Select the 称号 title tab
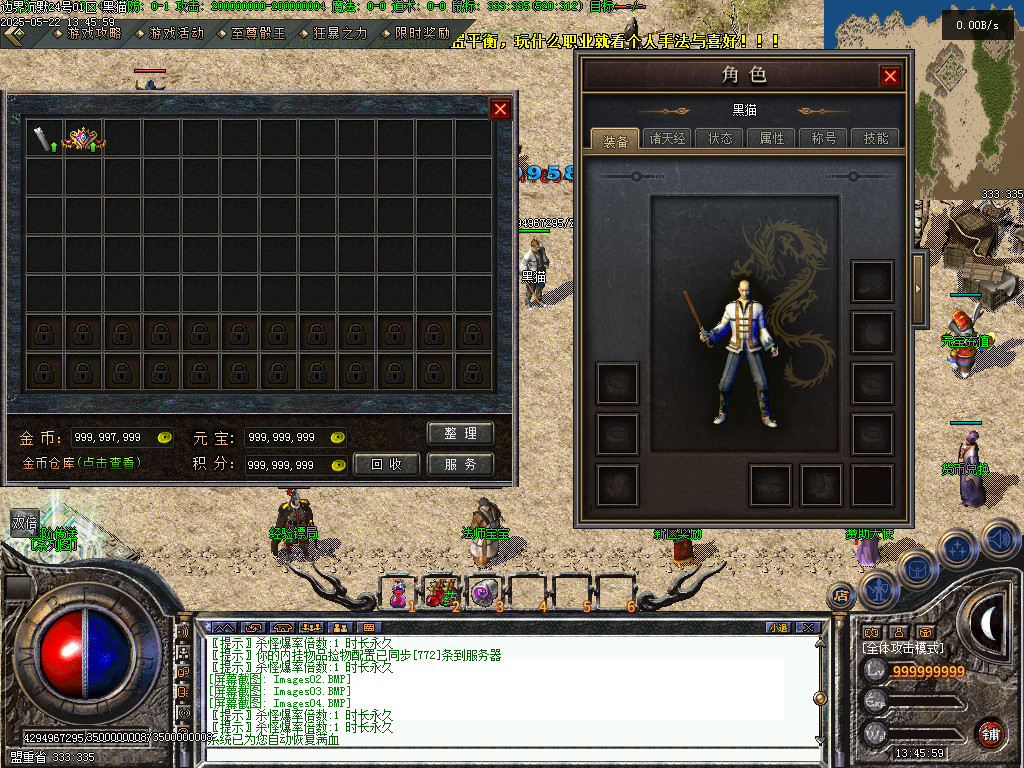Image resolution: width=1024 pixels, height=768 pixels. (x=824, y=138)
